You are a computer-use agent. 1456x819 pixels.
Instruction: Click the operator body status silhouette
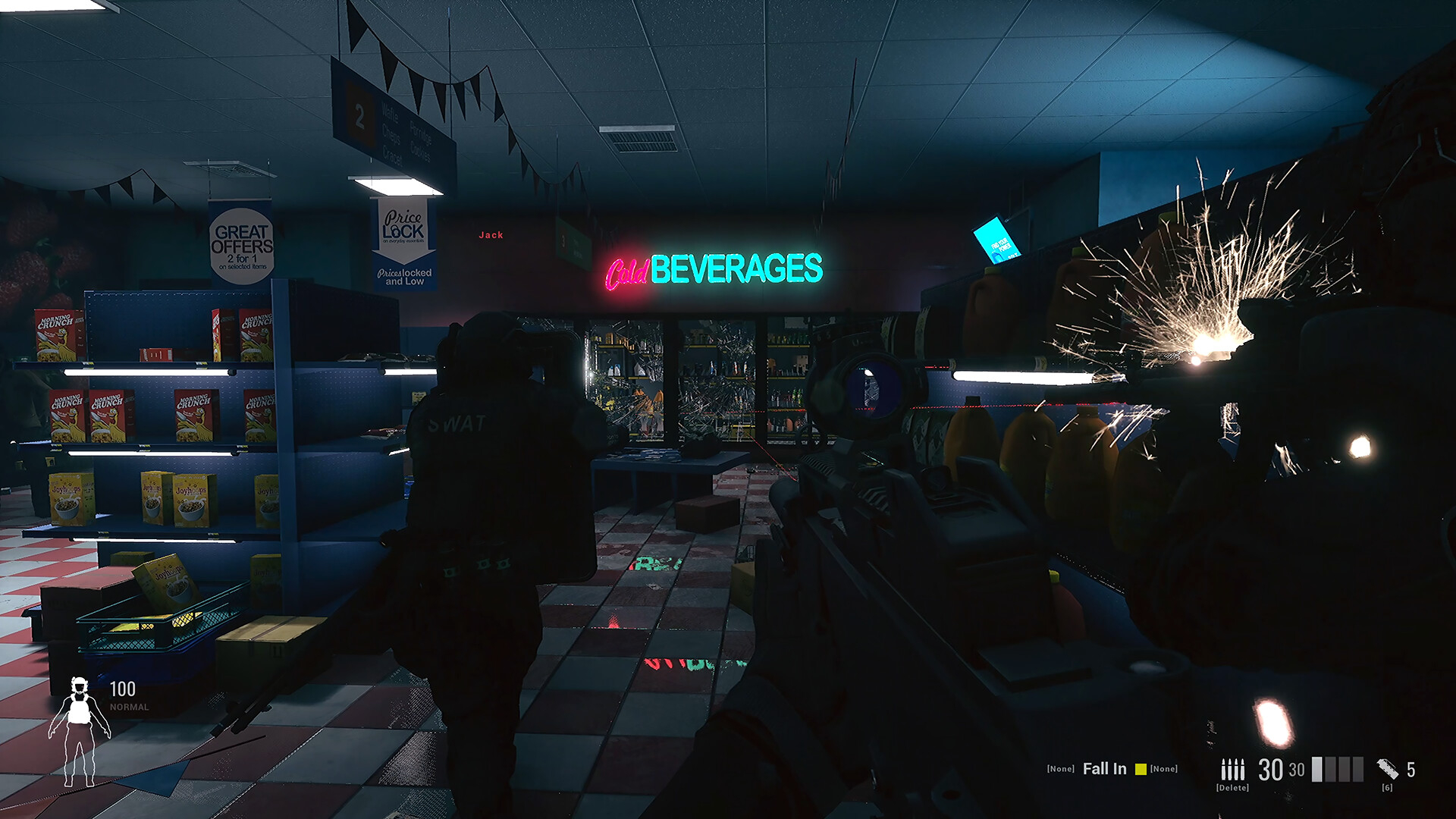click(79, 731)
